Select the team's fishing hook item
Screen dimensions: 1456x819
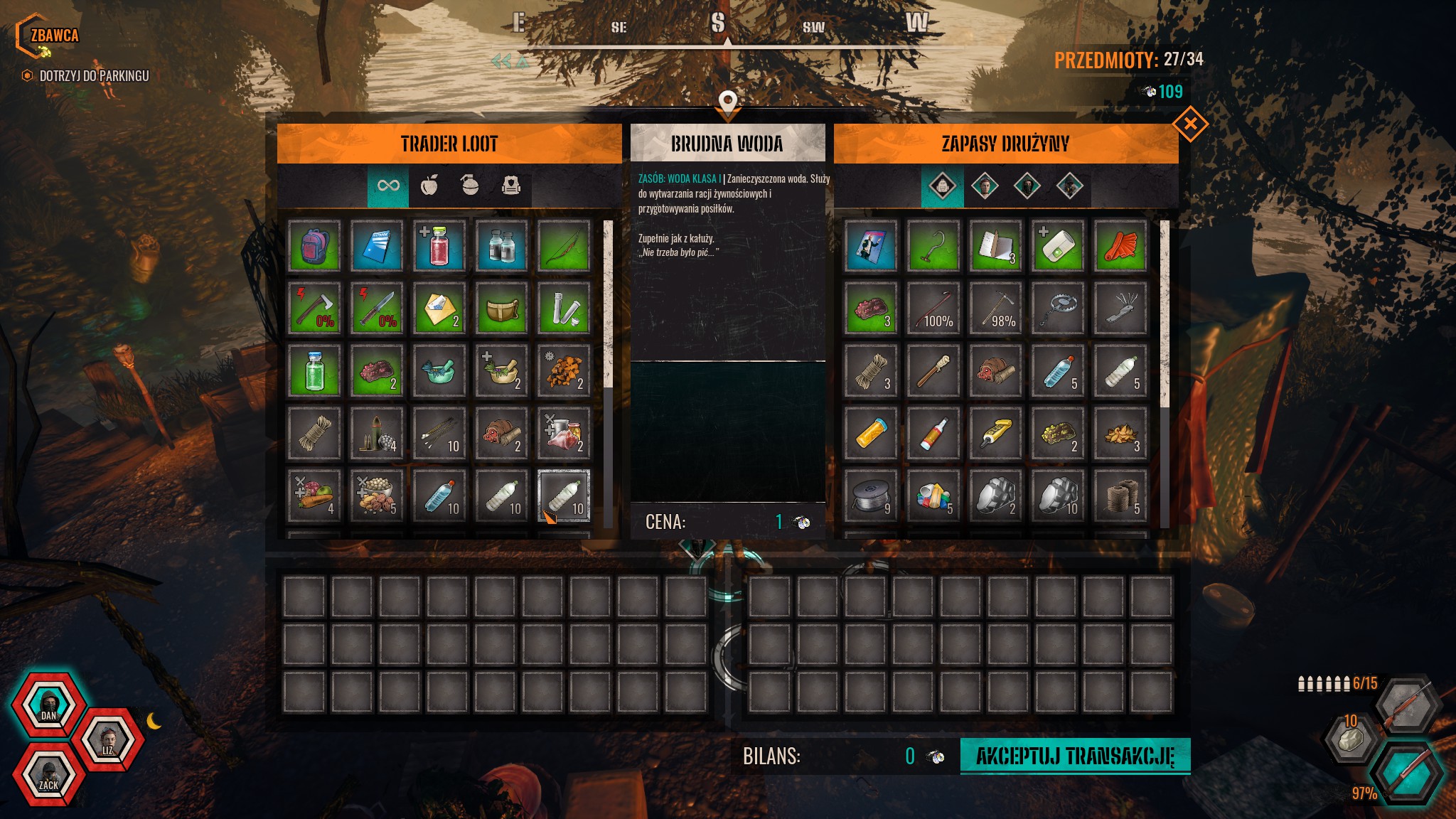(x=933, y=246)
